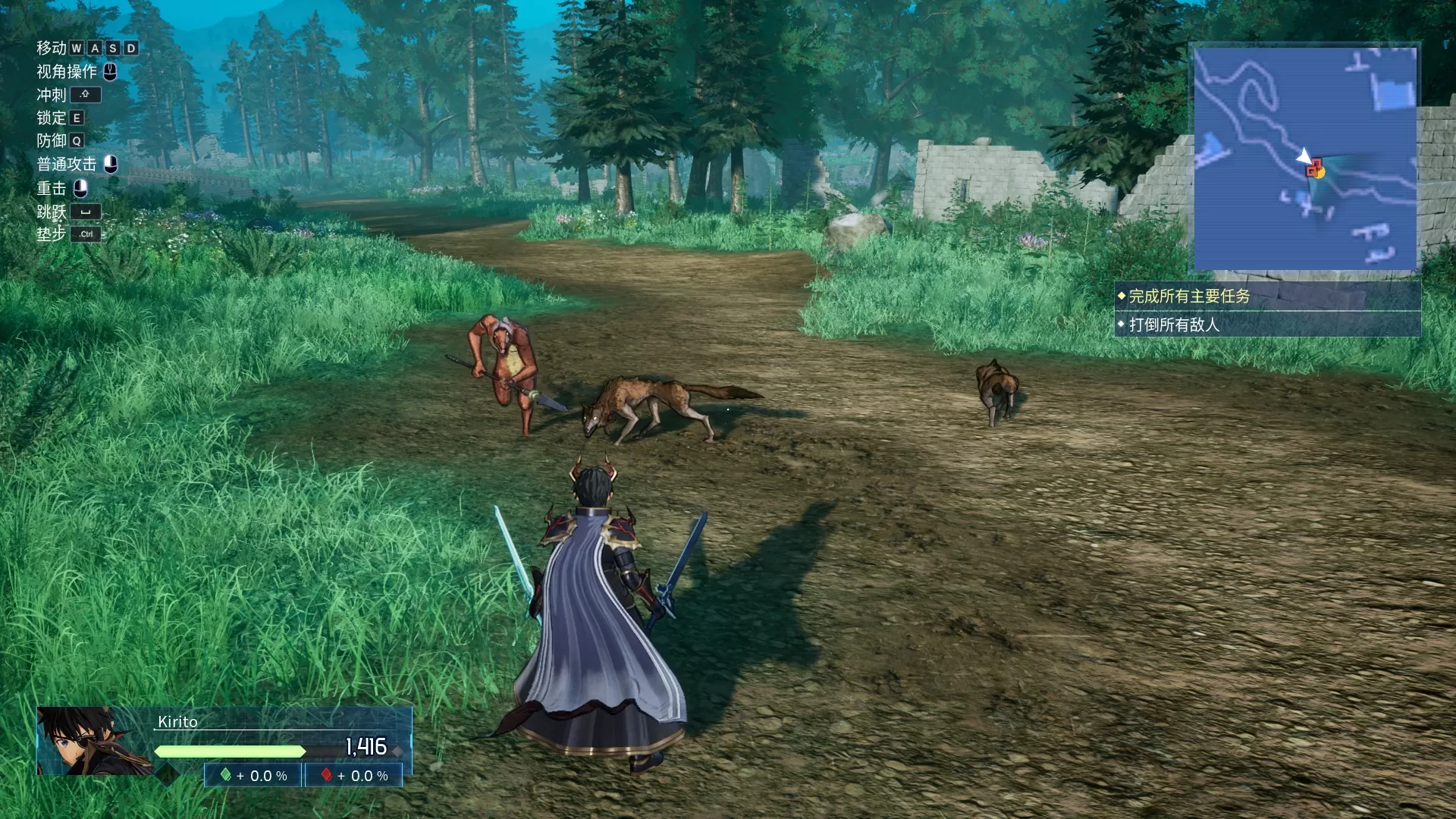Click the green diamond buff icon
The image size is (1456, 819).
[225, 776]
